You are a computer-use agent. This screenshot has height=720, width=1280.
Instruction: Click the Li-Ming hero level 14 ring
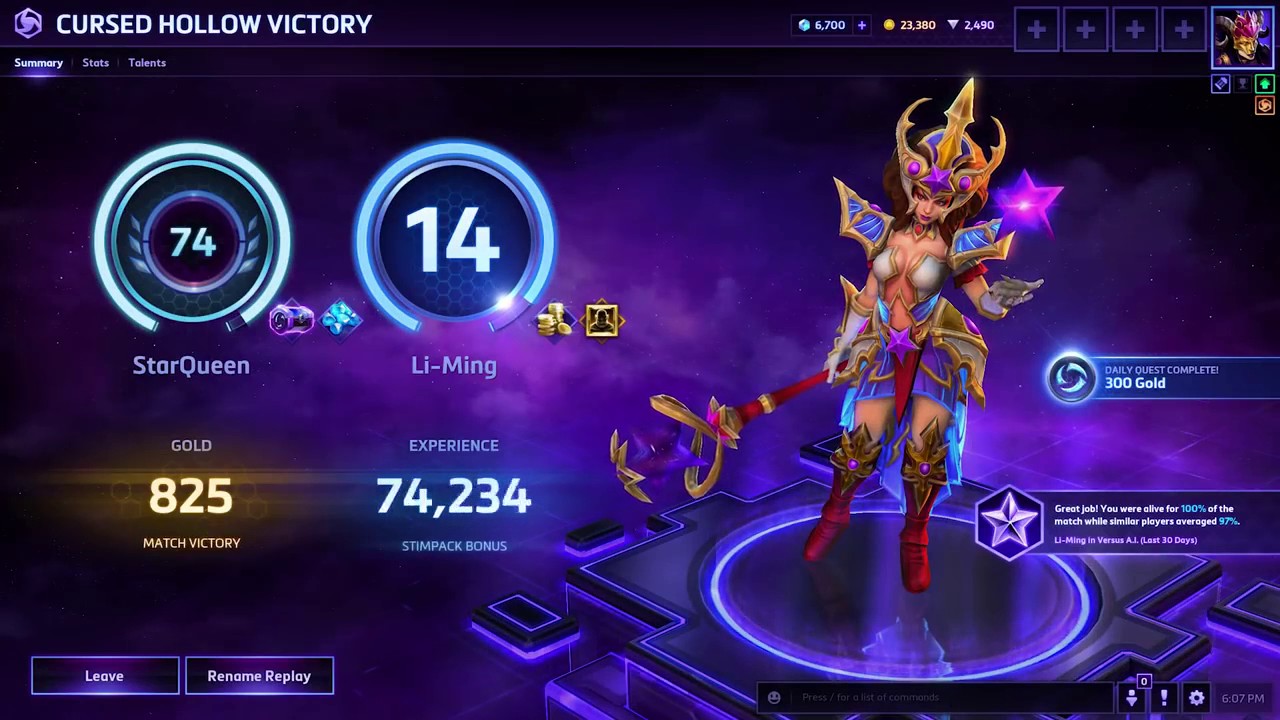click(454, 241)
